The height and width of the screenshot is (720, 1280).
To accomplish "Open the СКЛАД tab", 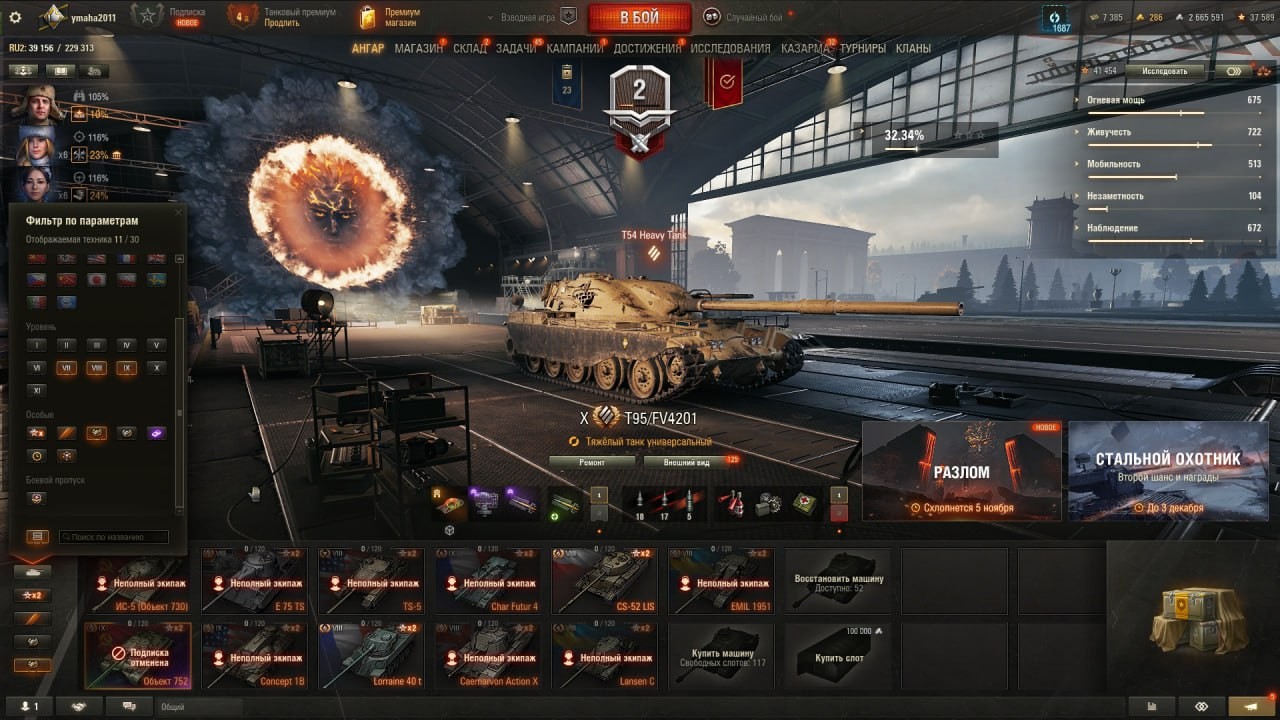I will [470, 48].
